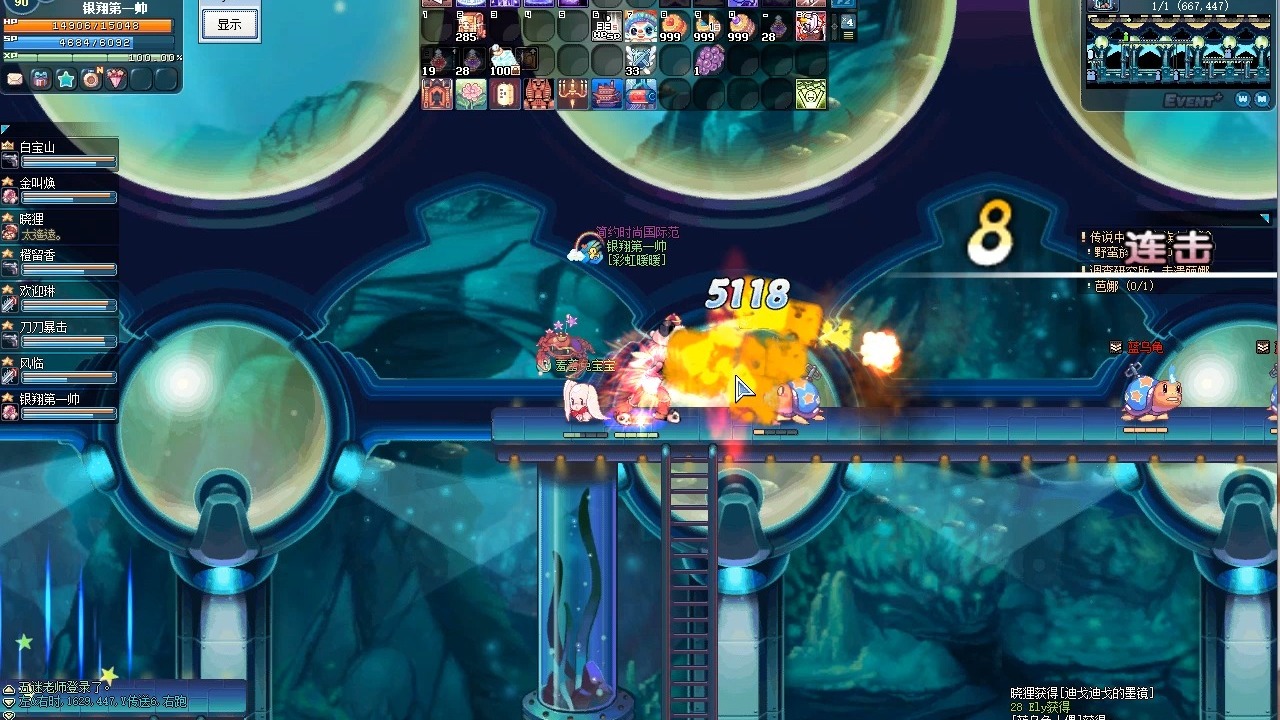The image size is (1280, 720).
Task: Open the gift box icon
Action: (40, 79)
